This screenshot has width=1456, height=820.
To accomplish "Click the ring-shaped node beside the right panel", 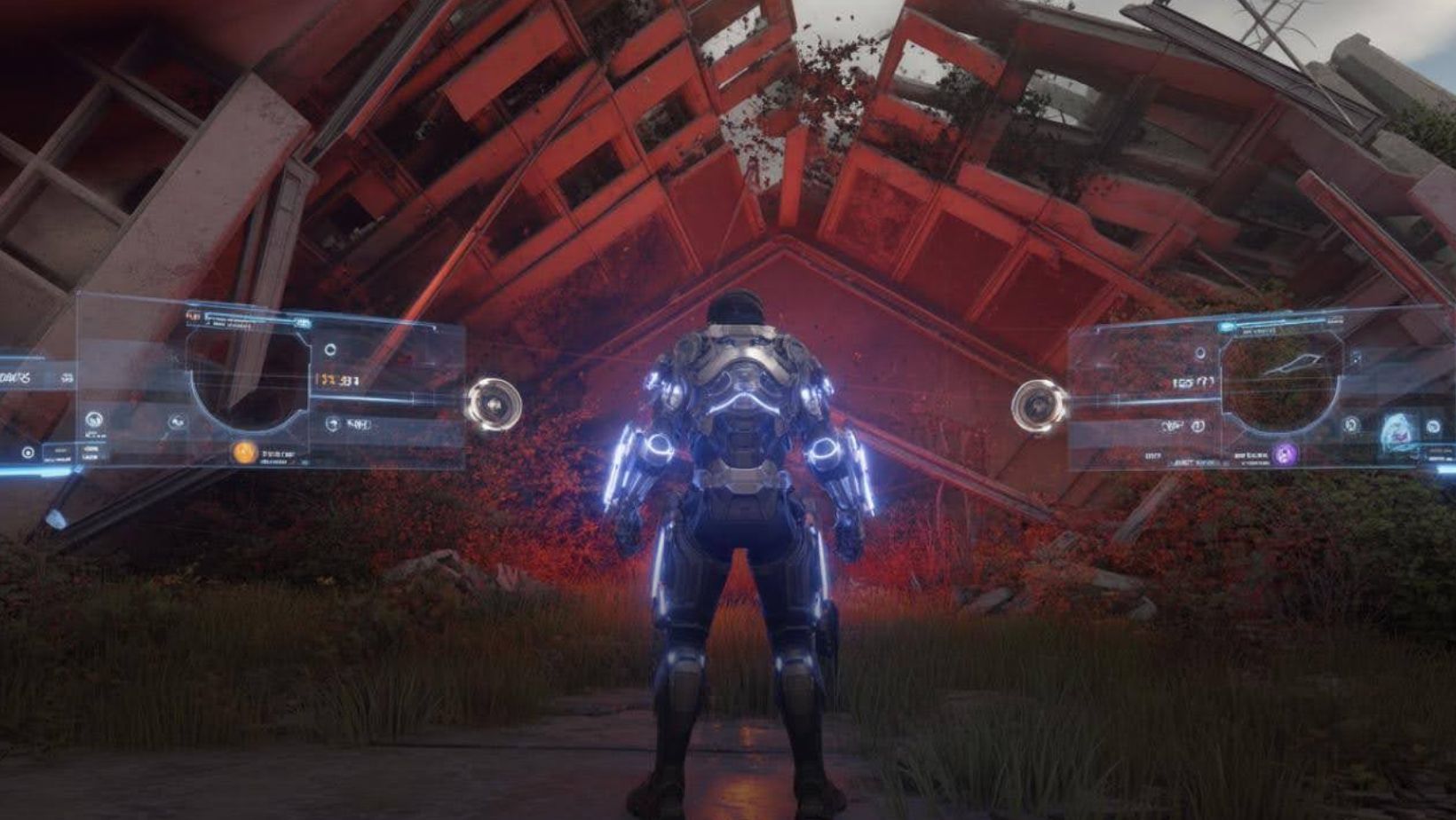I will click(x=1039, y=406).
